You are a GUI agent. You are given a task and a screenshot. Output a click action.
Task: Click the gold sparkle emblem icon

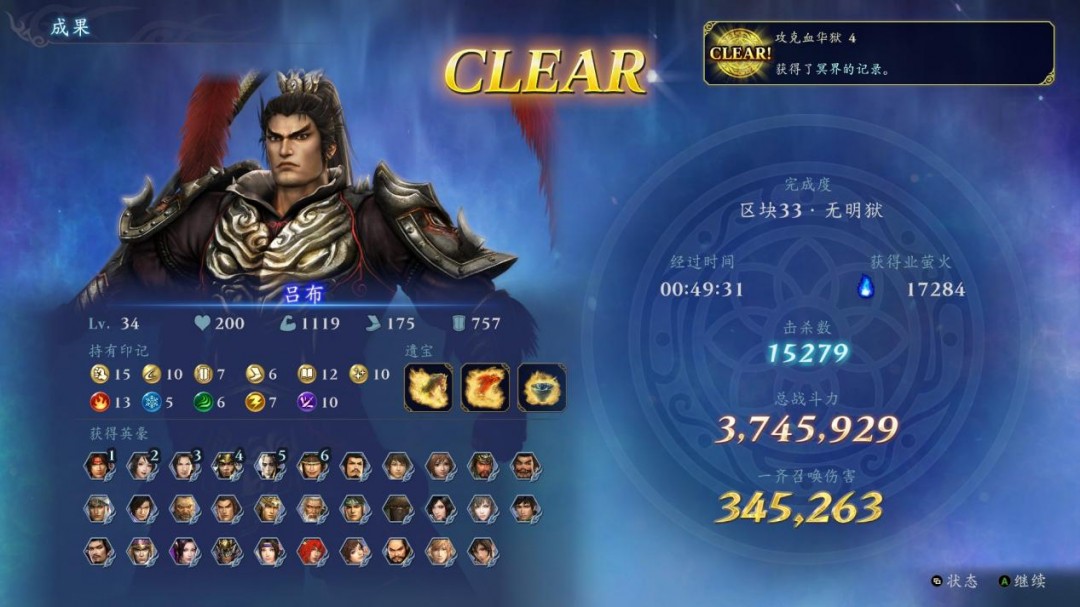(x=359, y=374)
